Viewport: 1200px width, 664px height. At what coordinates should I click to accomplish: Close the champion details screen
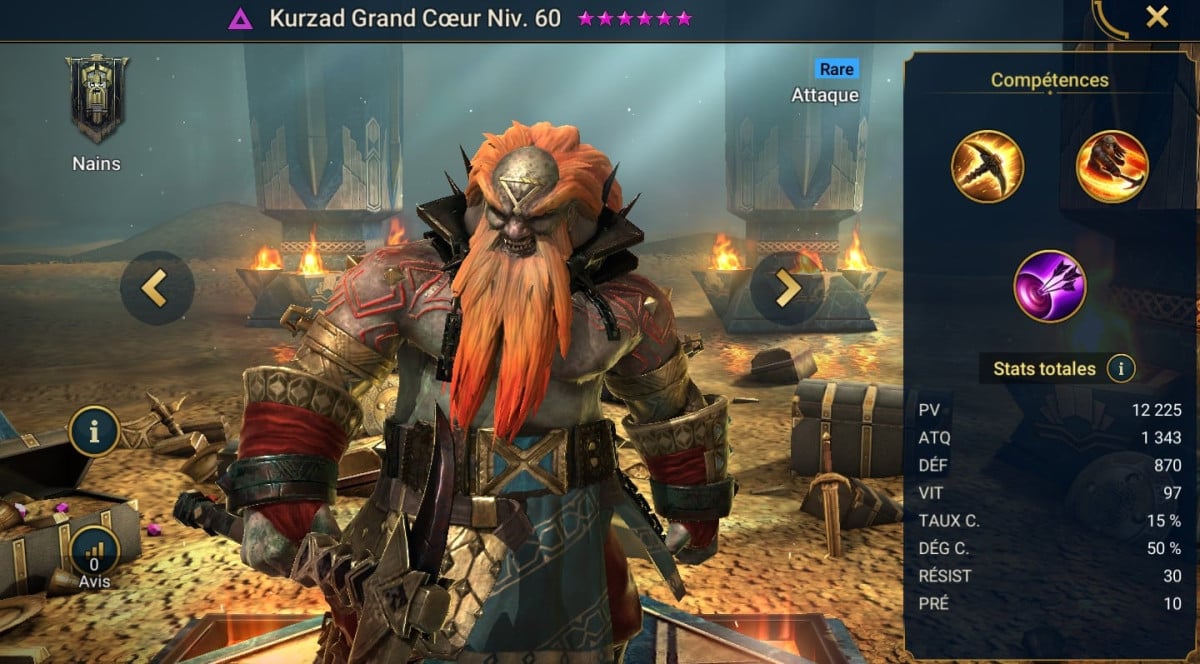[1157, 17]
